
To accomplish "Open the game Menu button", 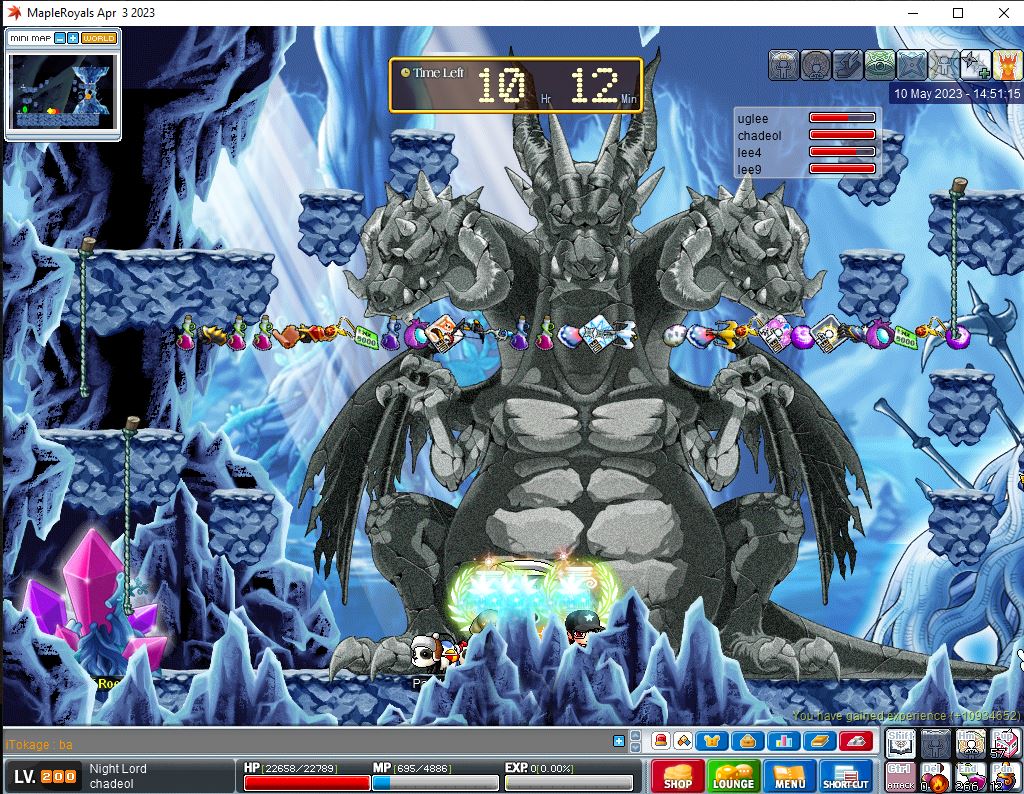I will pyautogui.click(x=789, y=777).
